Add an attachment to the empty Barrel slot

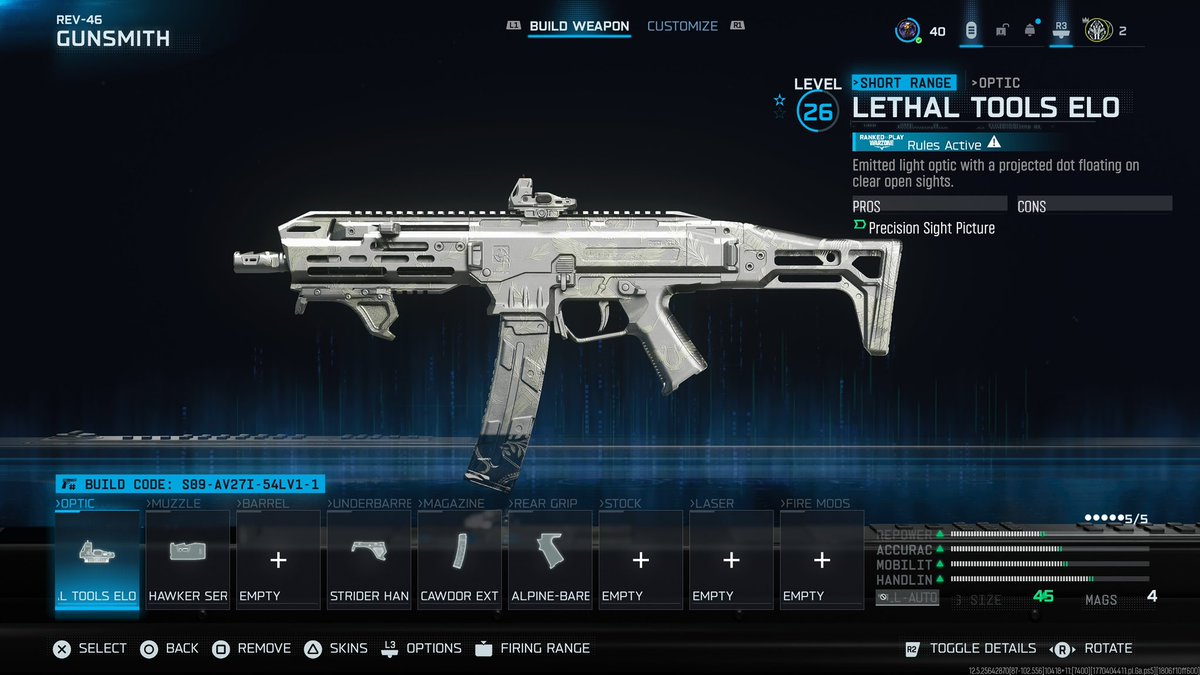coord(279,559)
